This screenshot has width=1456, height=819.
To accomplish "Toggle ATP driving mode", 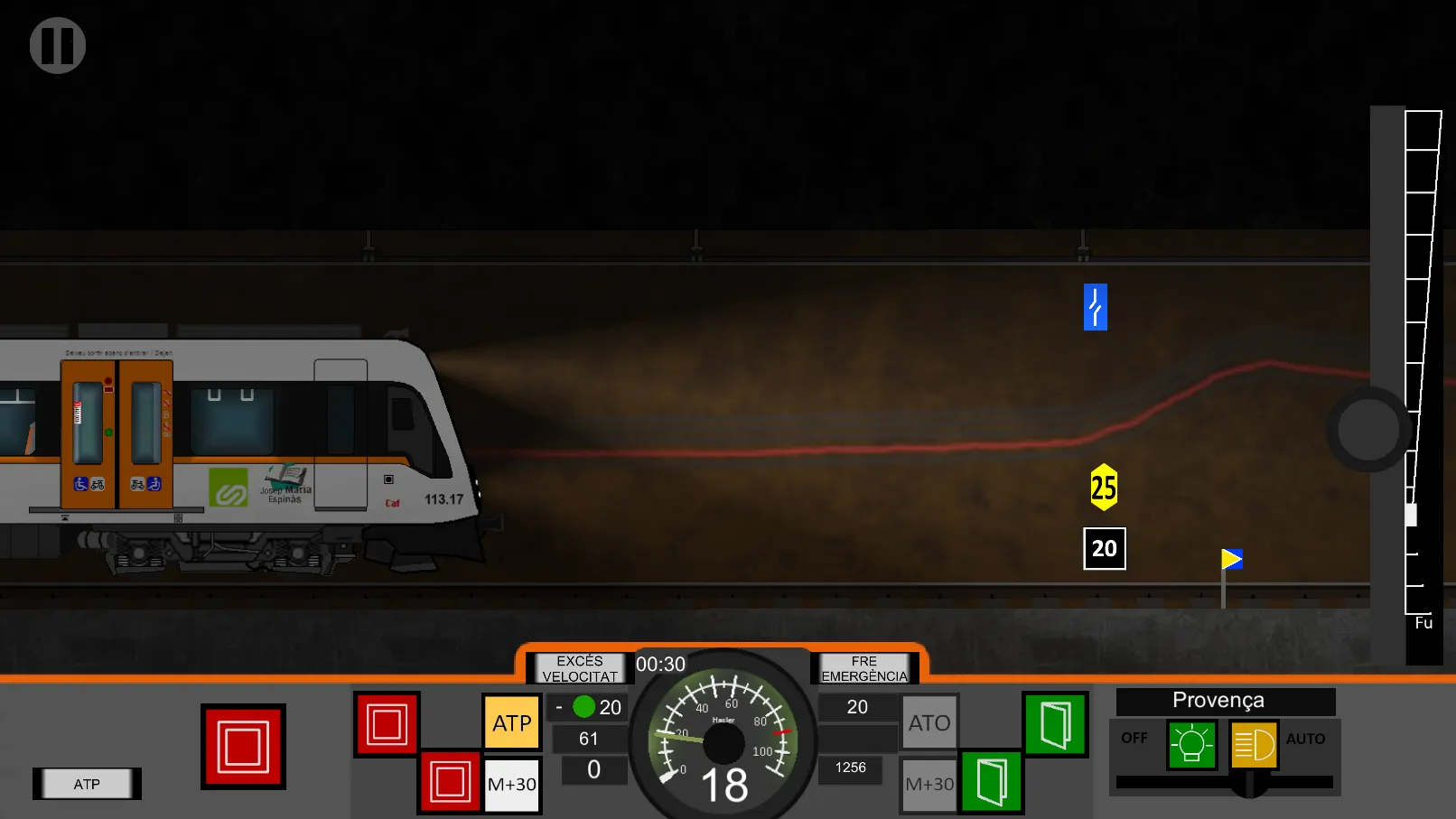I will pos(511,721).
